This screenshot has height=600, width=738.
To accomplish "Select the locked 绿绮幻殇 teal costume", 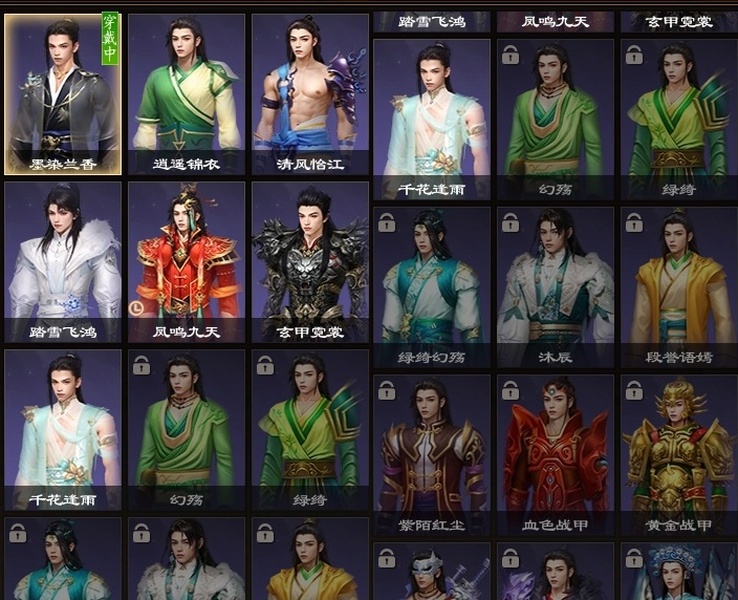I will 432,285.
